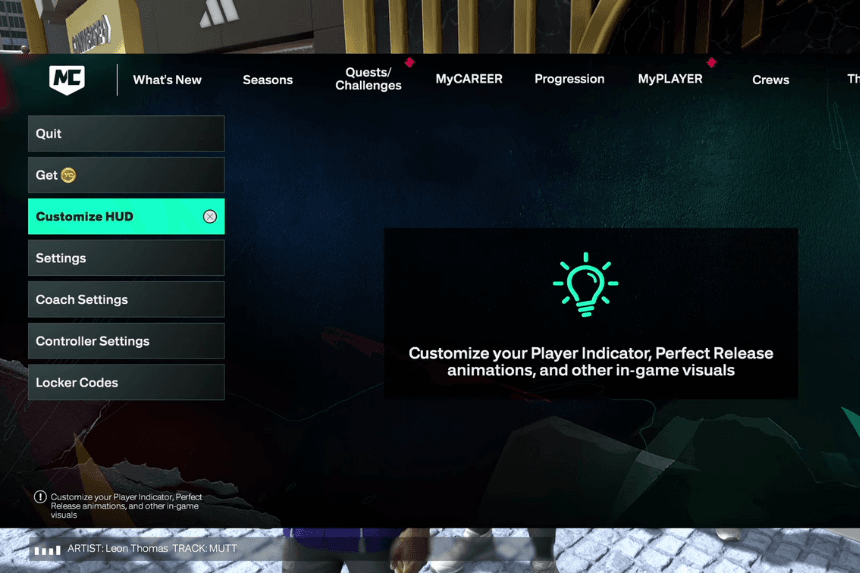860x573 pixels.
Task: Click the MC logo icon
Action: [67, 80]
